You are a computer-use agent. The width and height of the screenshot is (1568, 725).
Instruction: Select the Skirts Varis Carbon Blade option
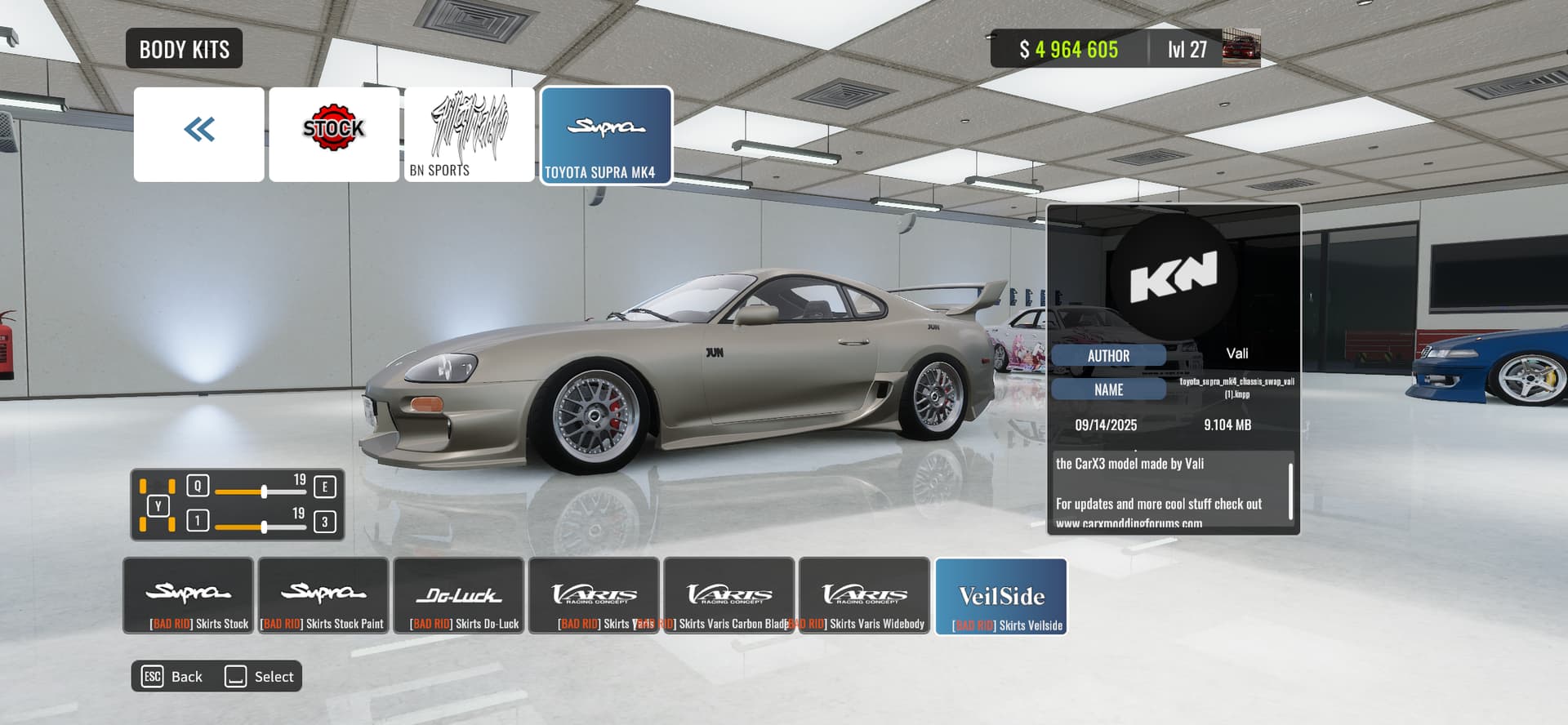click(729, 596)
